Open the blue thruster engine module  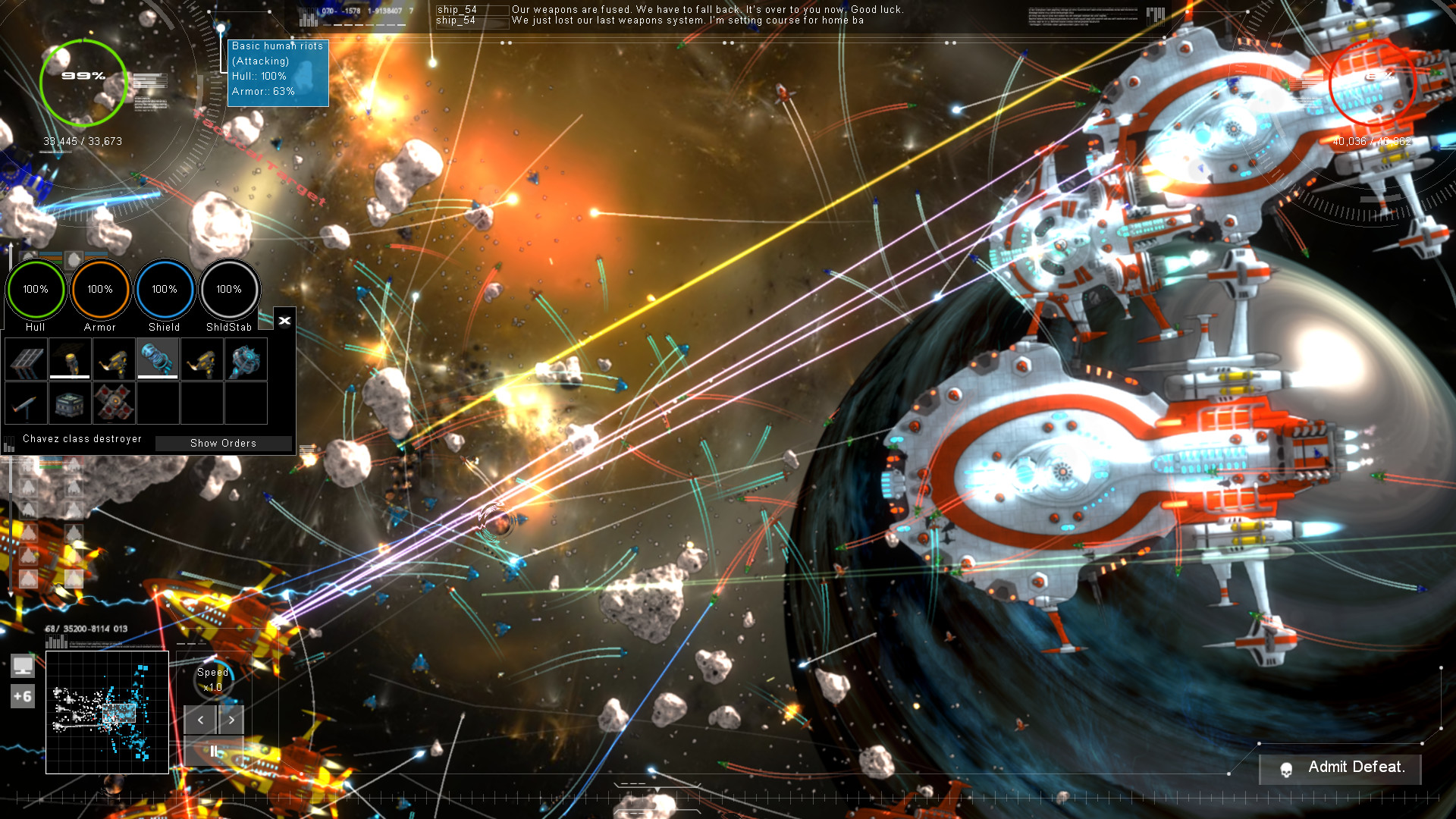tap(157, 359)
